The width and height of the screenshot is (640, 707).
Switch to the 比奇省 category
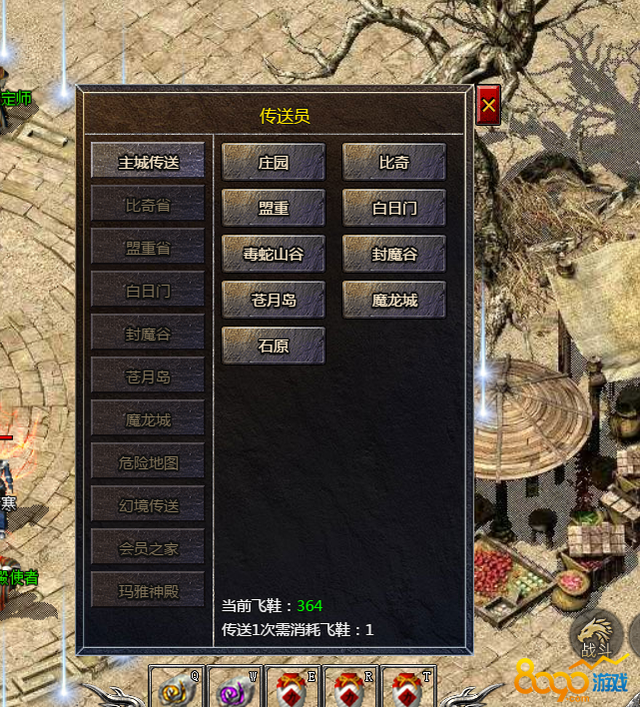point(148,205)
